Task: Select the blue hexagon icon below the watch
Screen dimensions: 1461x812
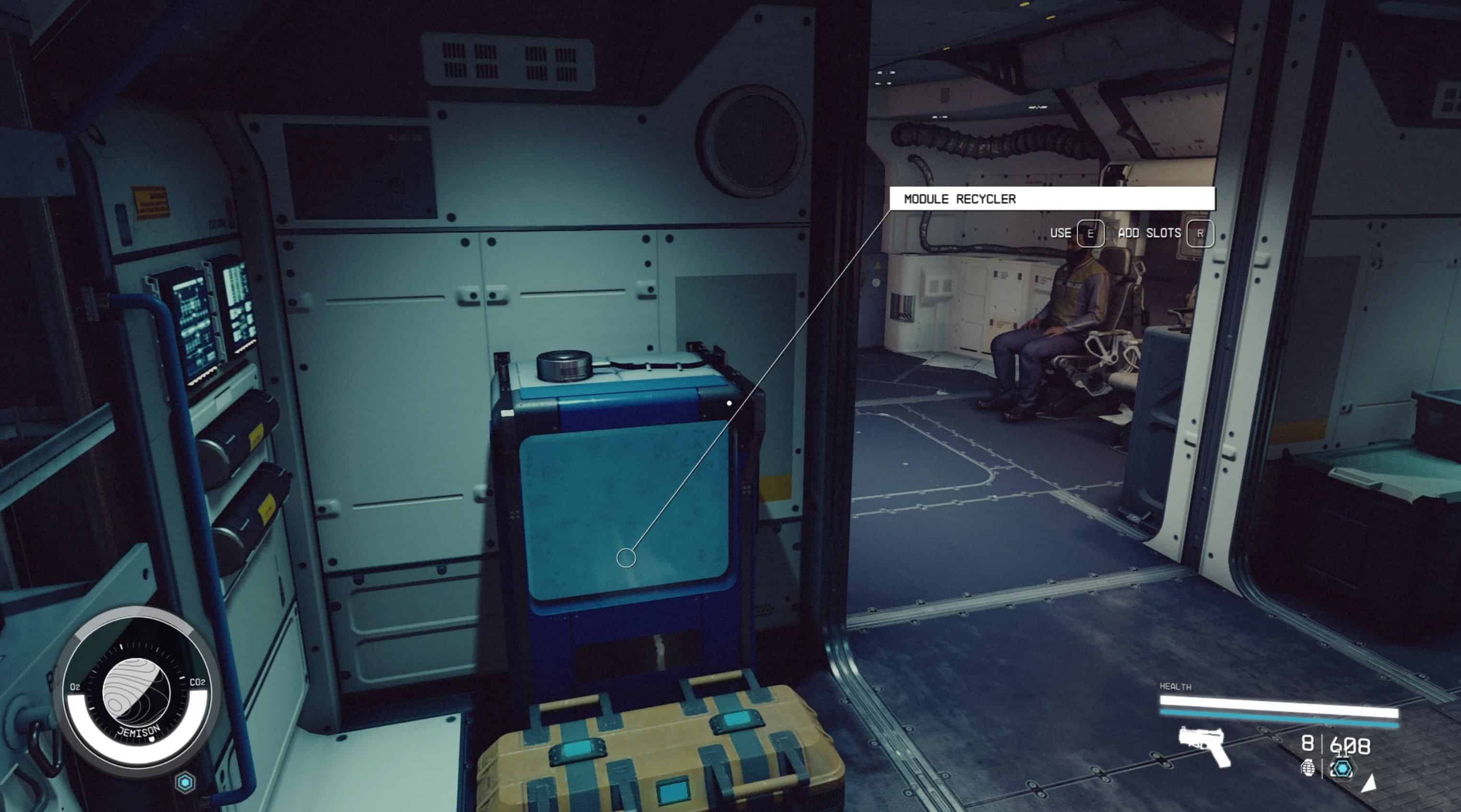Action: (186, 782)
